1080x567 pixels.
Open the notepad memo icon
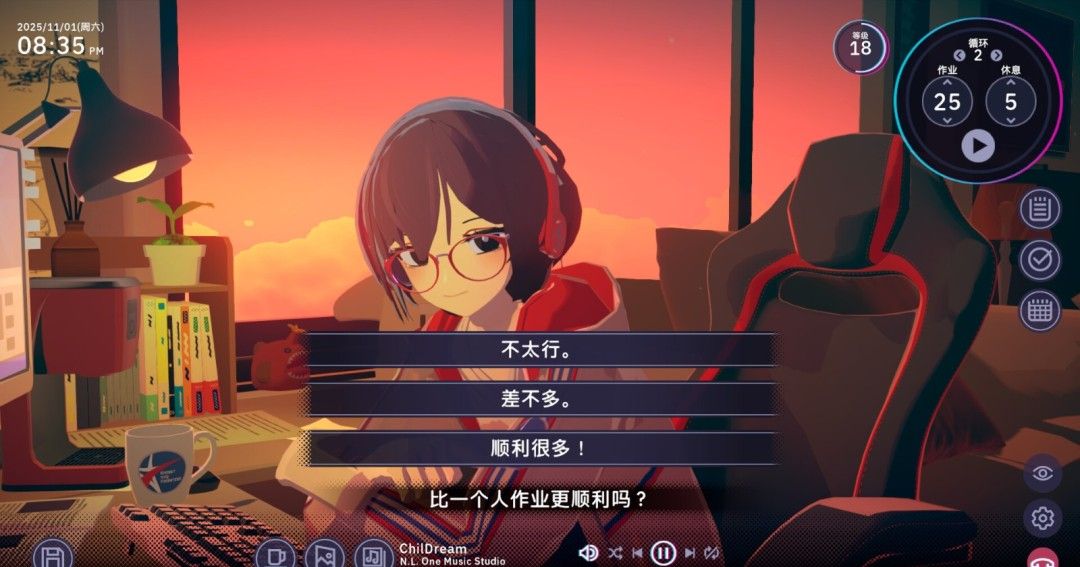coord(1040,209)
